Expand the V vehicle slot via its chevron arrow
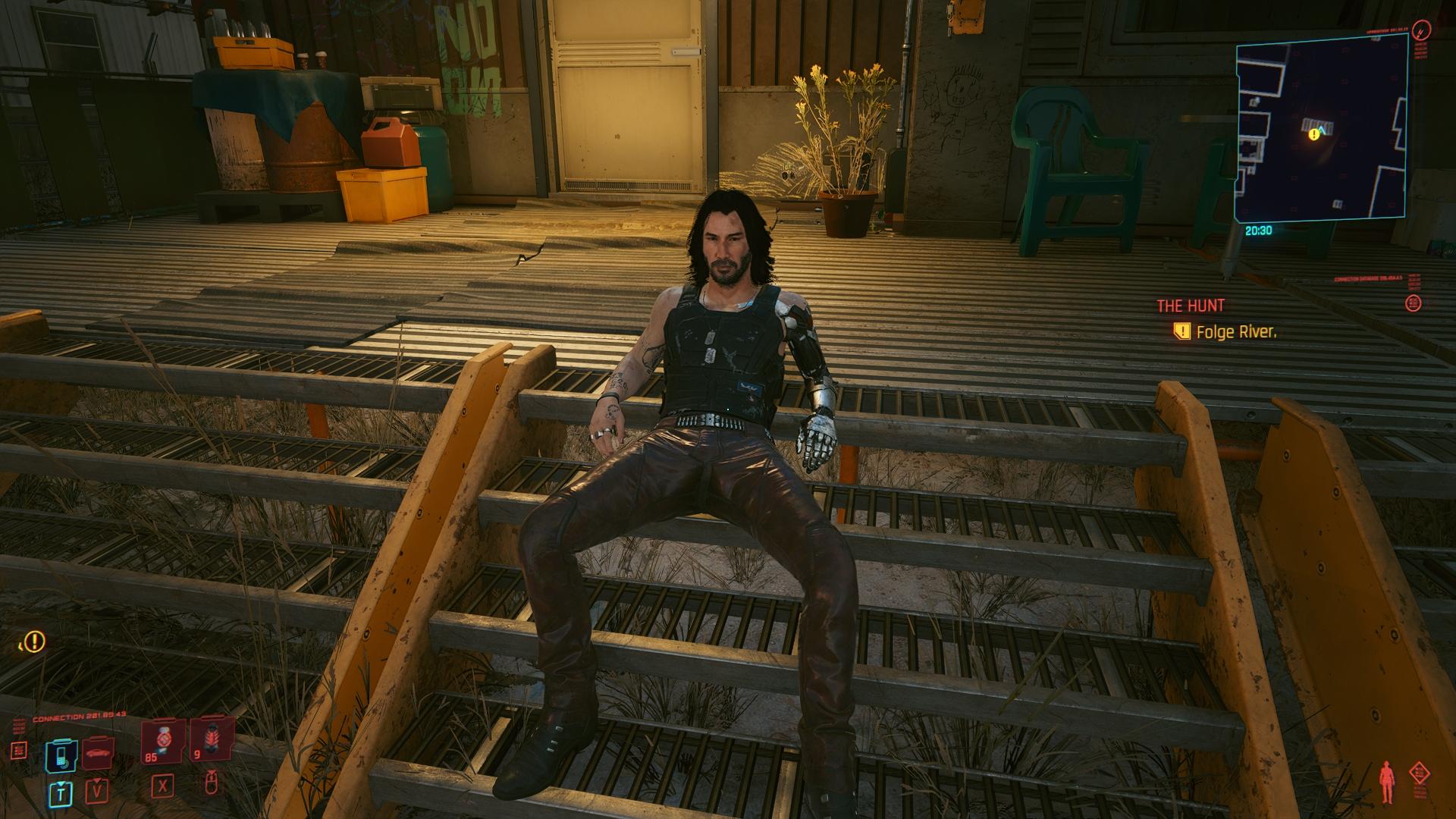The height and width of the screenshot is (819, 1456). [x=97, y=782]
